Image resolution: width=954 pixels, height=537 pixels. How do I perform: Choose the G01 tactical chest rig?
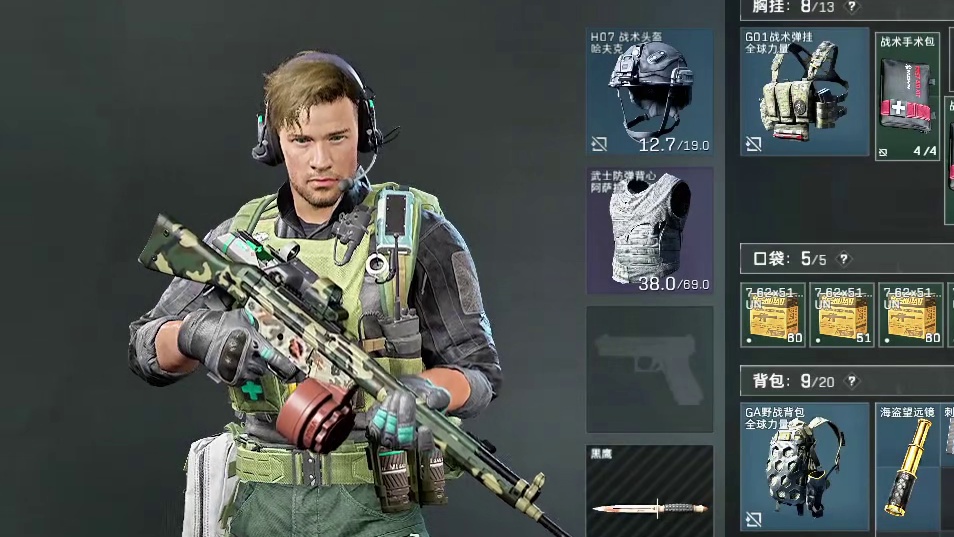coord(804,91)
